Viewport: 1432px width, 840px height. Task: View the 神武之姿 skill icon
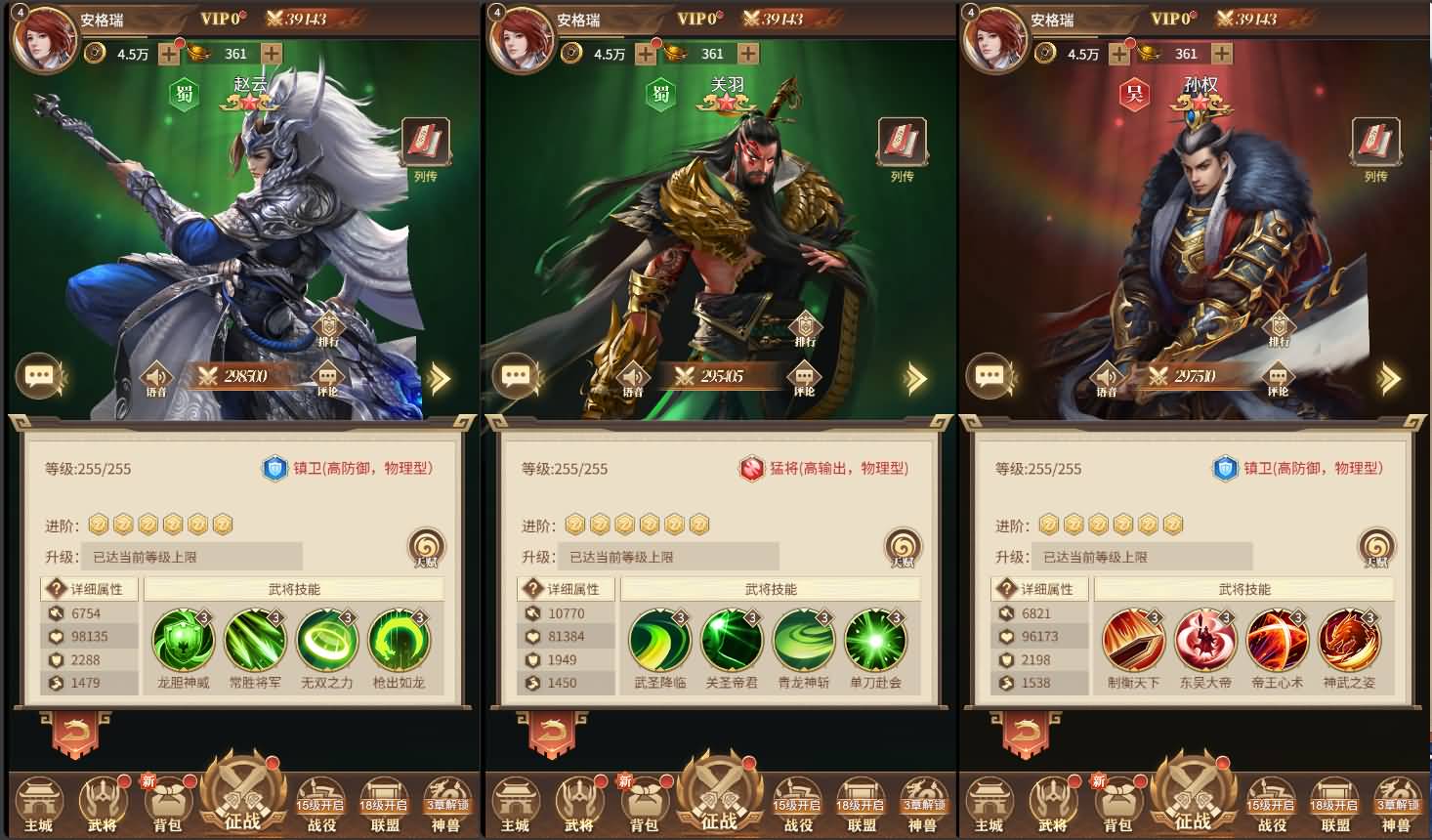[1349, 641]
